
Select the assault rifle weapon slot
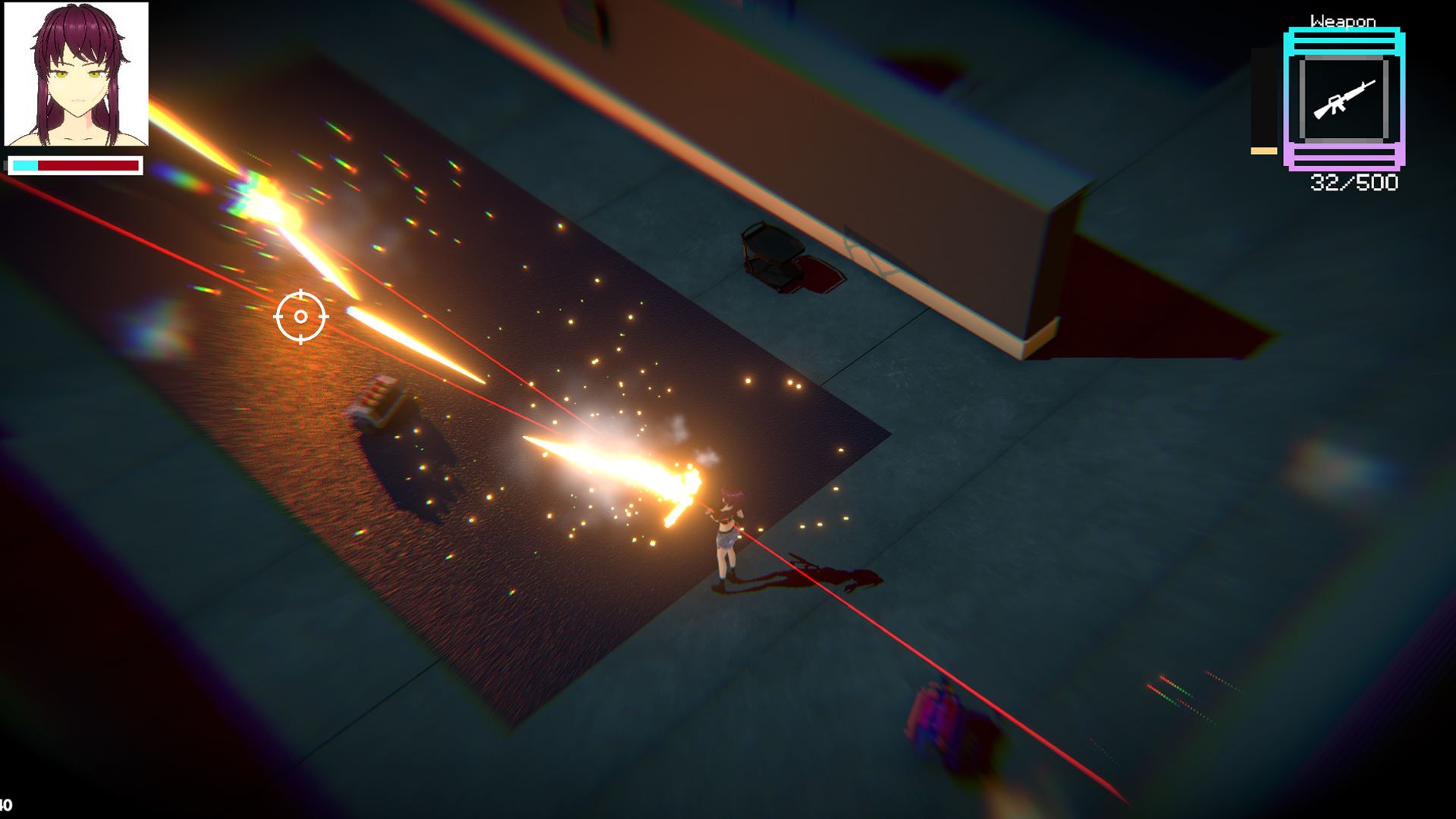coord(1344,99)
